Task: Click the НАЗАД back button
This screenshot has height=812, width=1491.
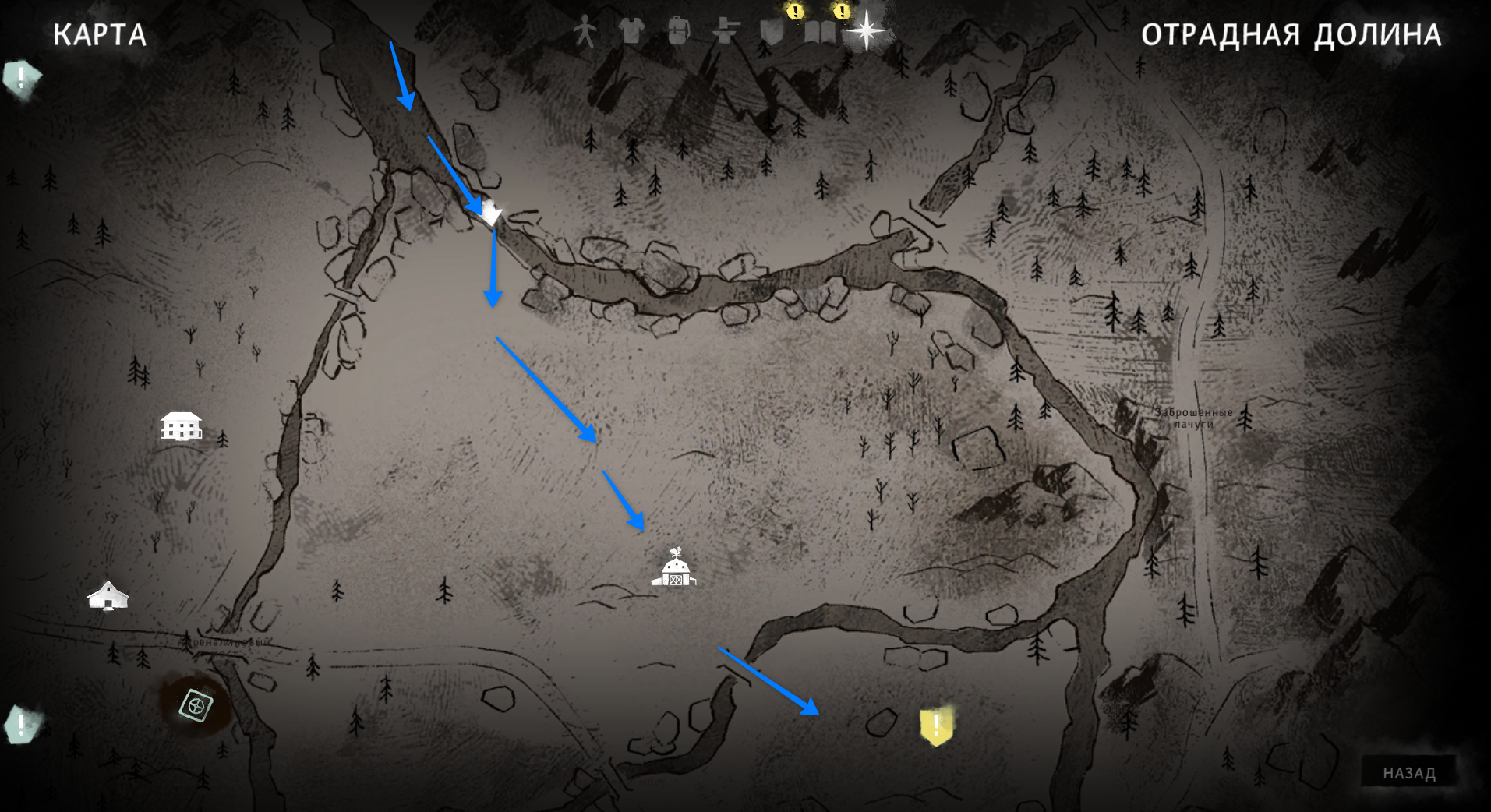Action: point(1408,772)
